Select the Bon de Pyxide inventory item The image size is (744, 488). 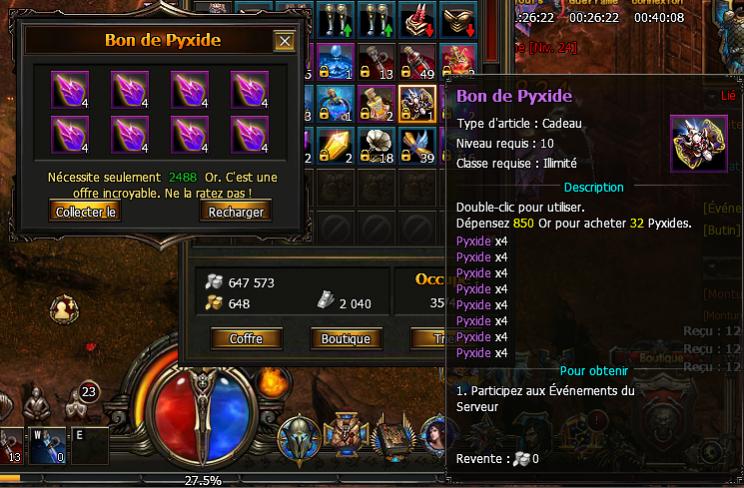415,102
